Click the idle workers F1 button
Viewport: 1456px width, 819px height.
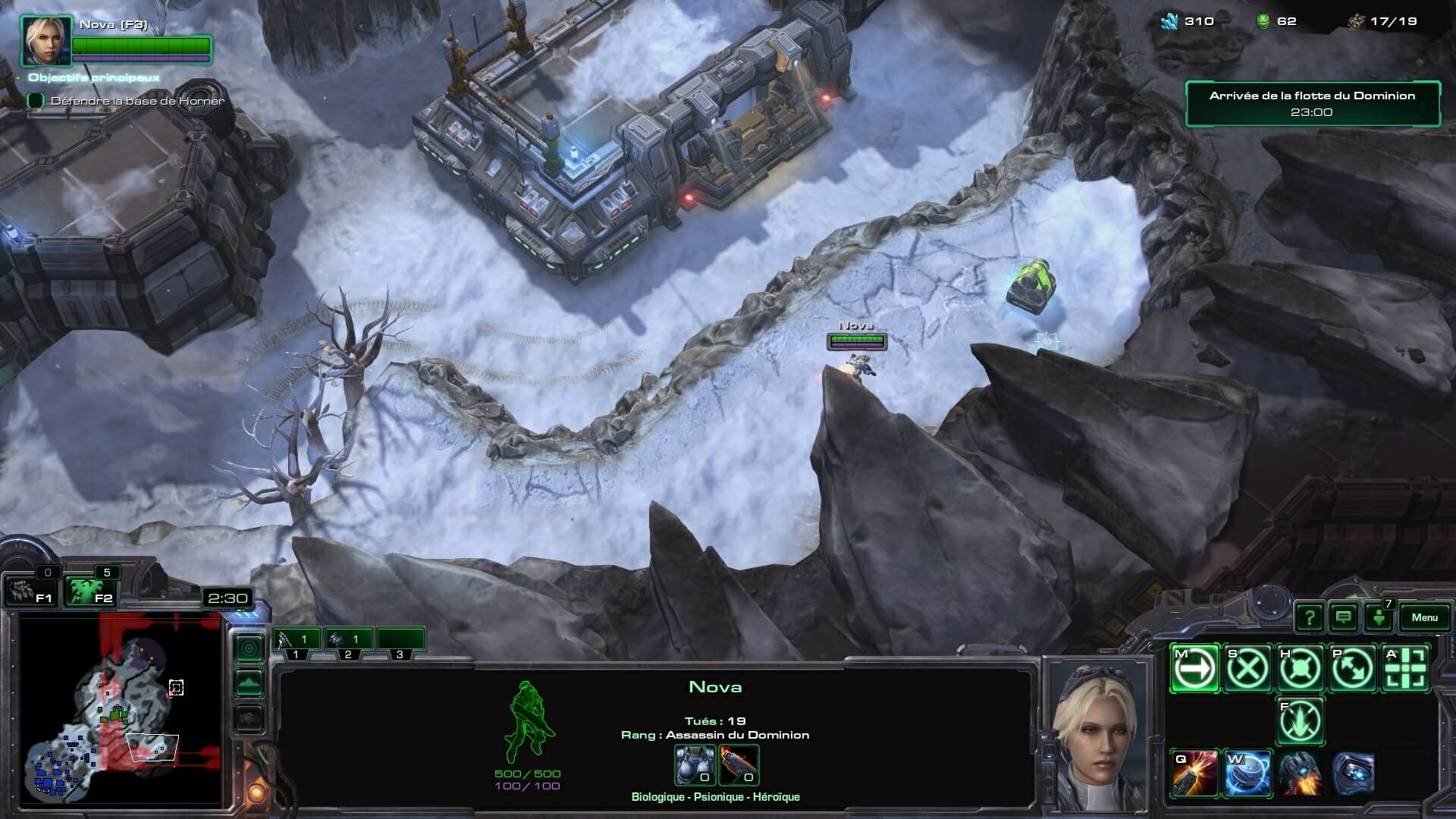click(31, 591)
